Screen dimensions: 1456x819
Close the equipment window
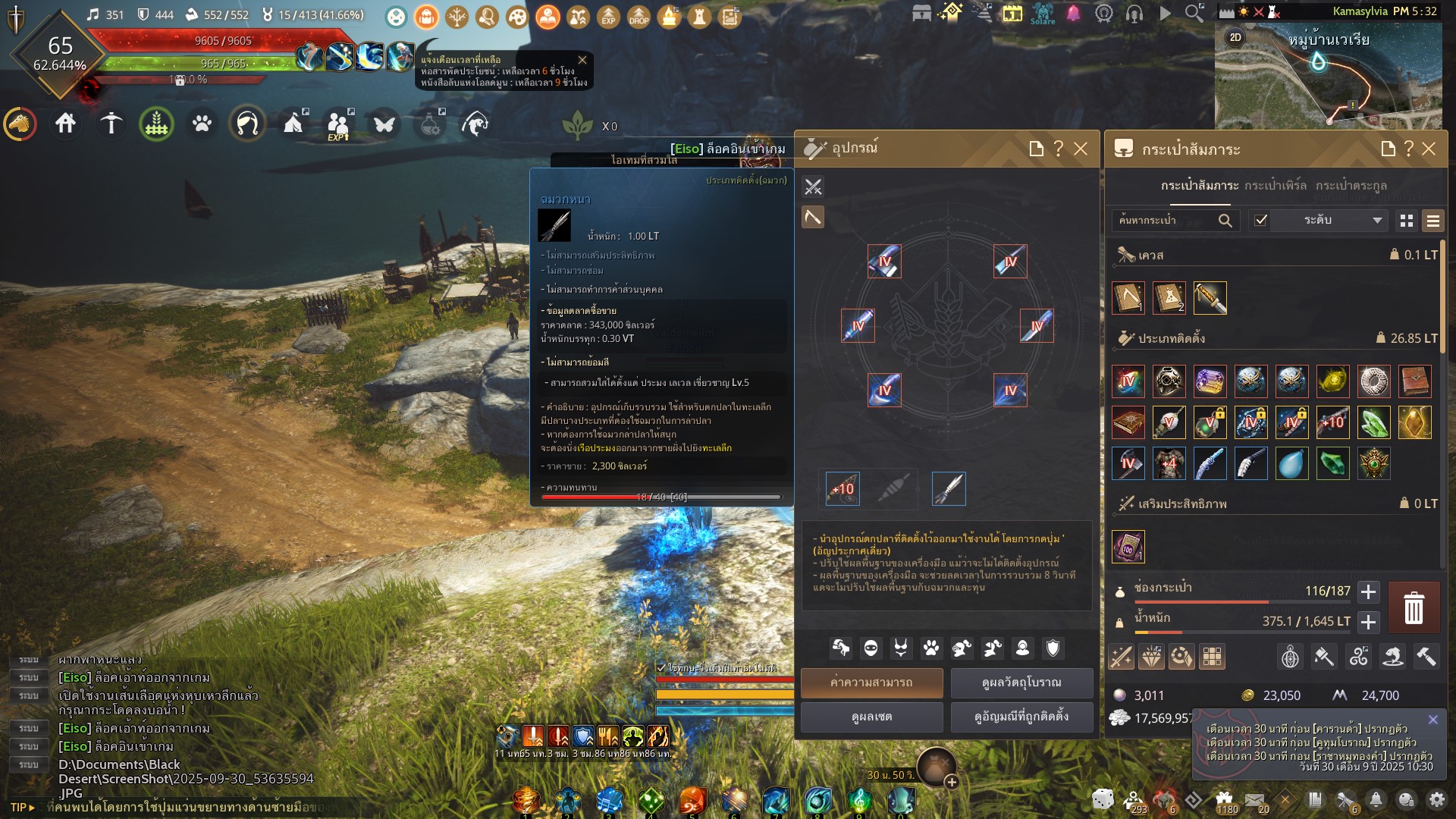click(x=1081, y=149)
